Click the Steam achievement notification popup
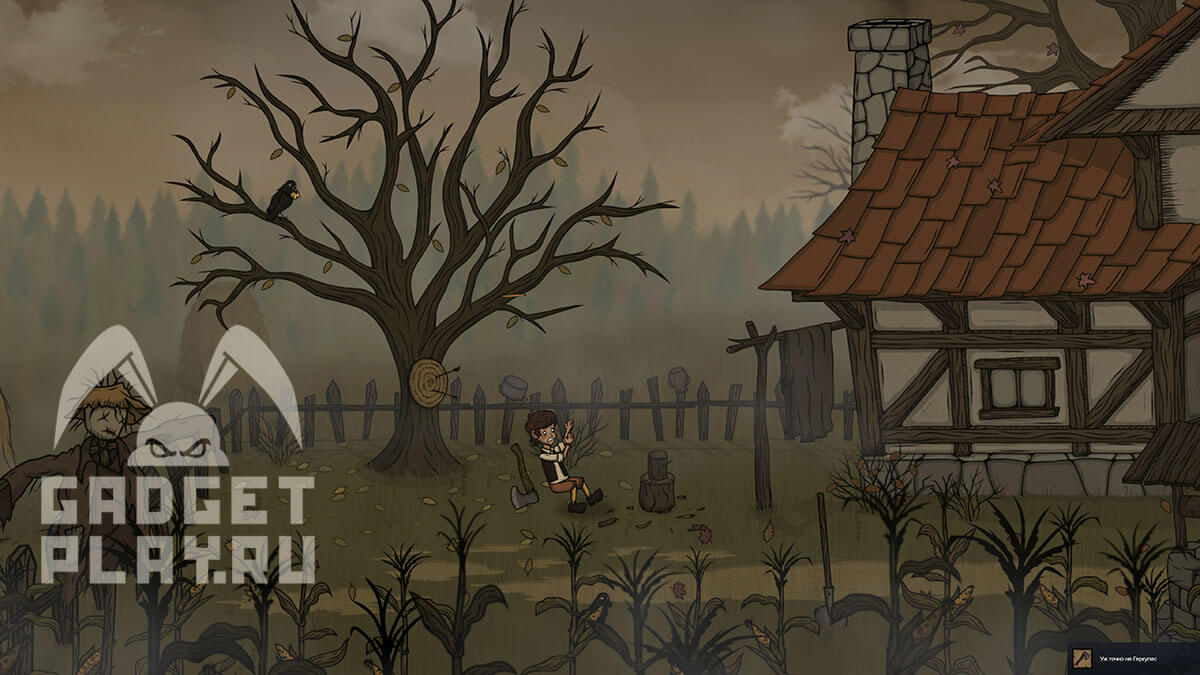The height and width of the screenshot is (675, 1200). point(1133,659)
